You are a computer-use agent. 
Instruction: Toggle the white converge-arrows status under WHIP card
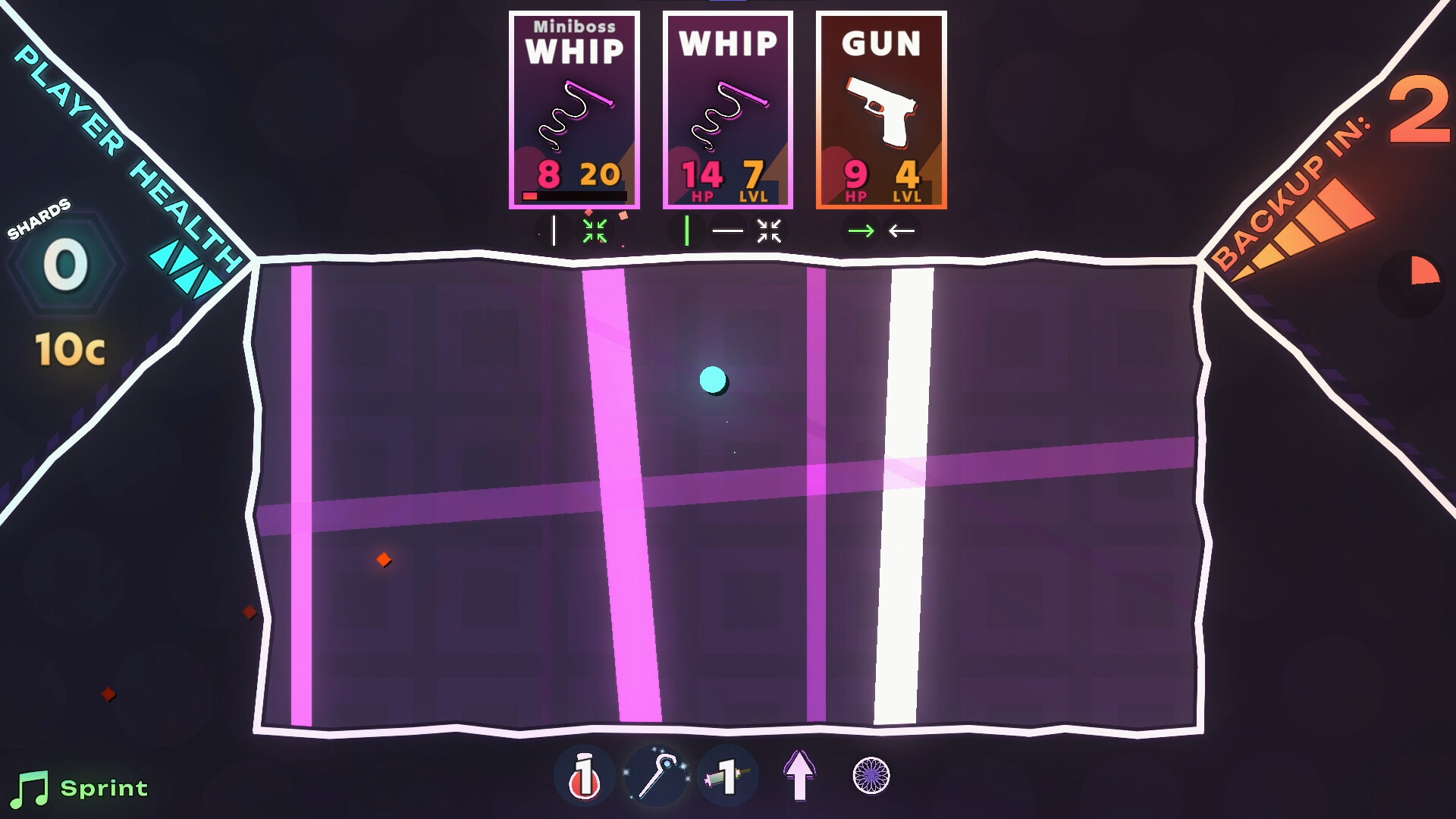[x=768, y=231]
